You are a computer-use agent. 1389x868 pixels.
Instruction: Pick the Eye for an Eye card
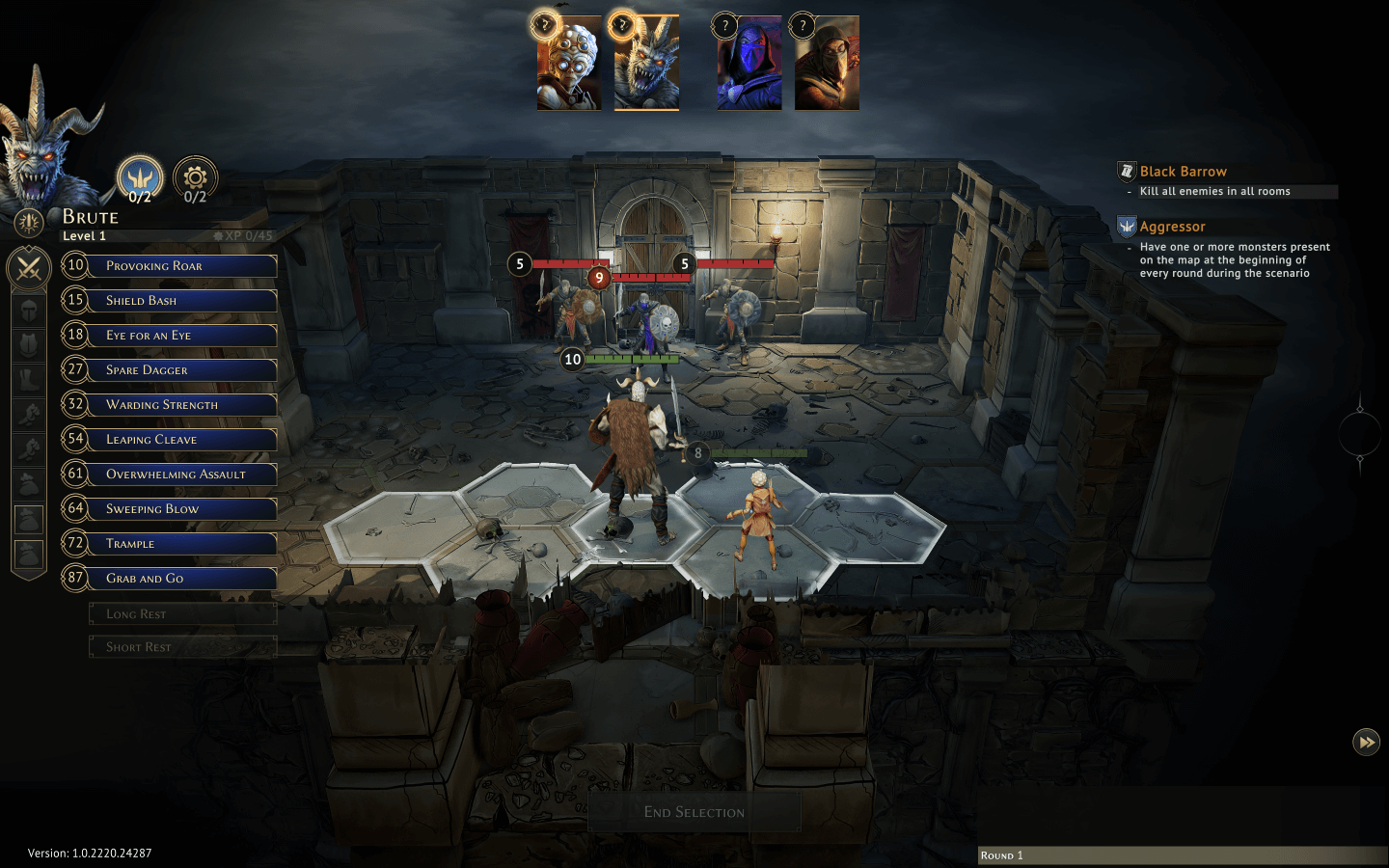[183, 336]
